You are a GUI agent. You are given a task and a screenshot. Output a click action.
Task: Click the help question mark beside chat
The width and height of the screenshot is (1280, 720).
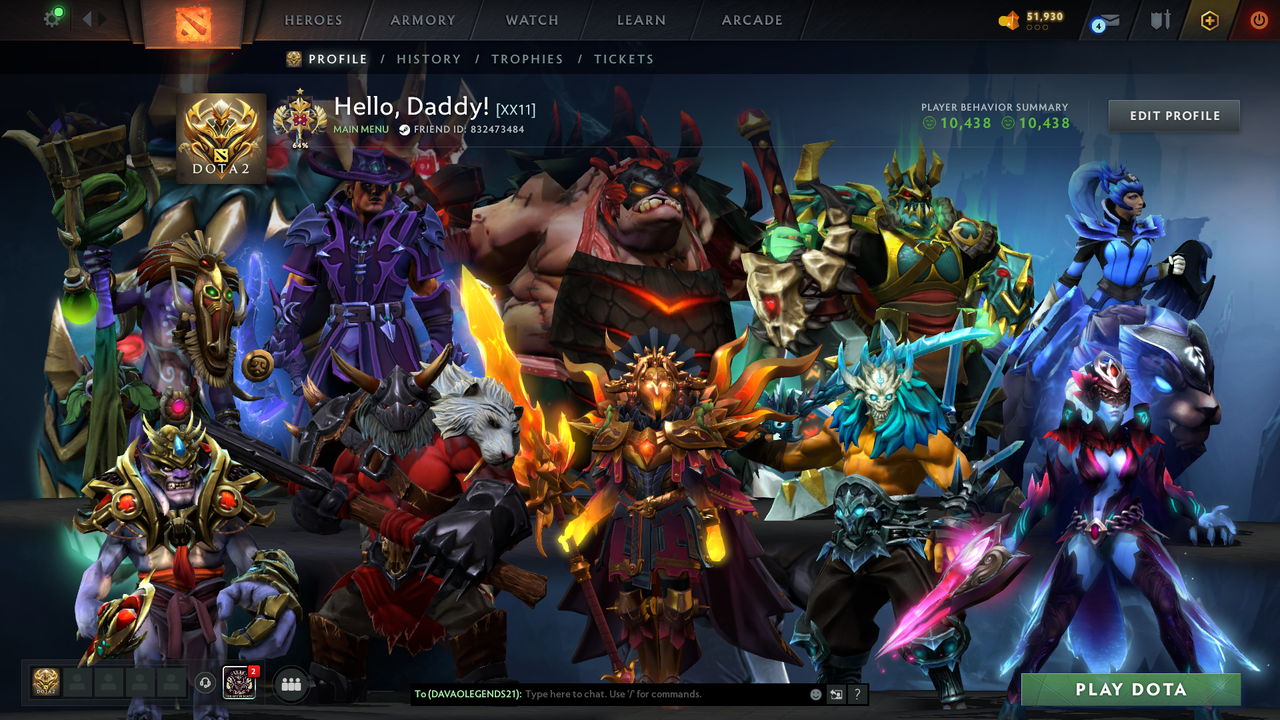point(856,694)
